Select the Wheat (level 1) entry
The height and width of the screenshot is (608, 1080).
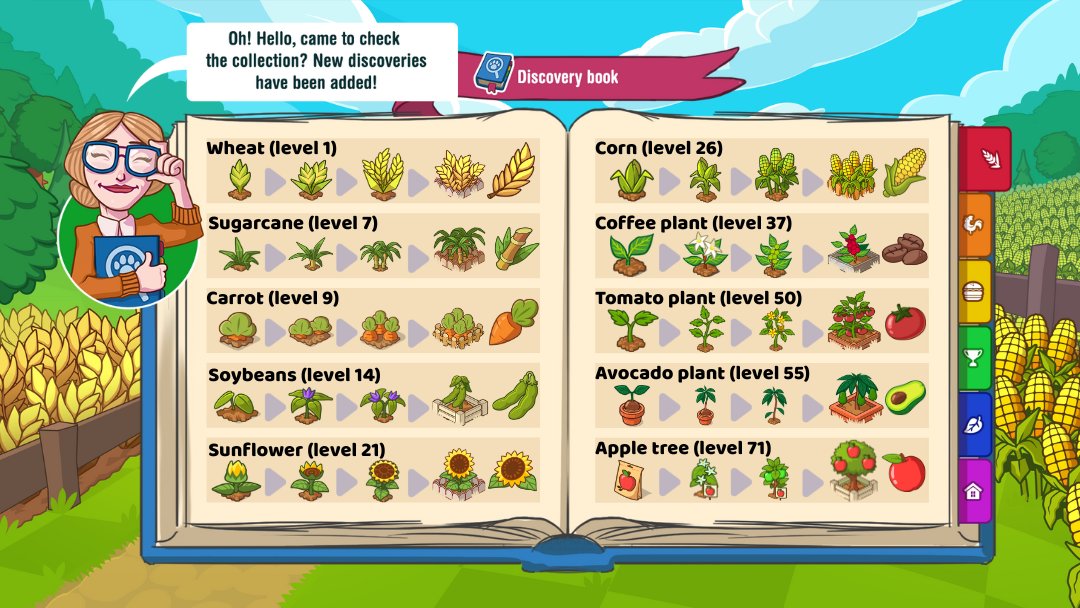(x=372, y=171)
